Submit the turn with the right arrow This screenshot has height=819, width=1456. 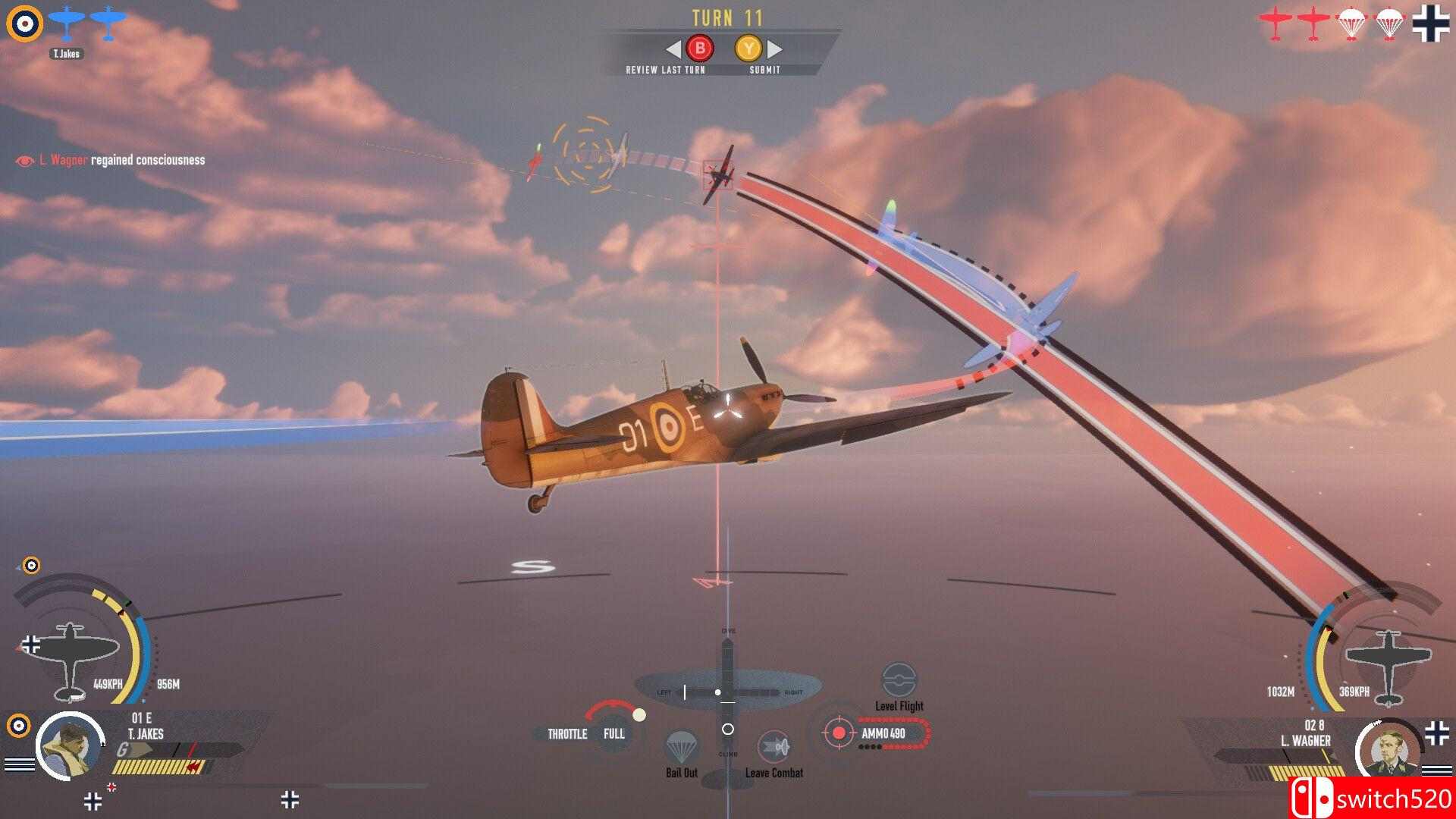pyautogui.click(x=775, y=49)
